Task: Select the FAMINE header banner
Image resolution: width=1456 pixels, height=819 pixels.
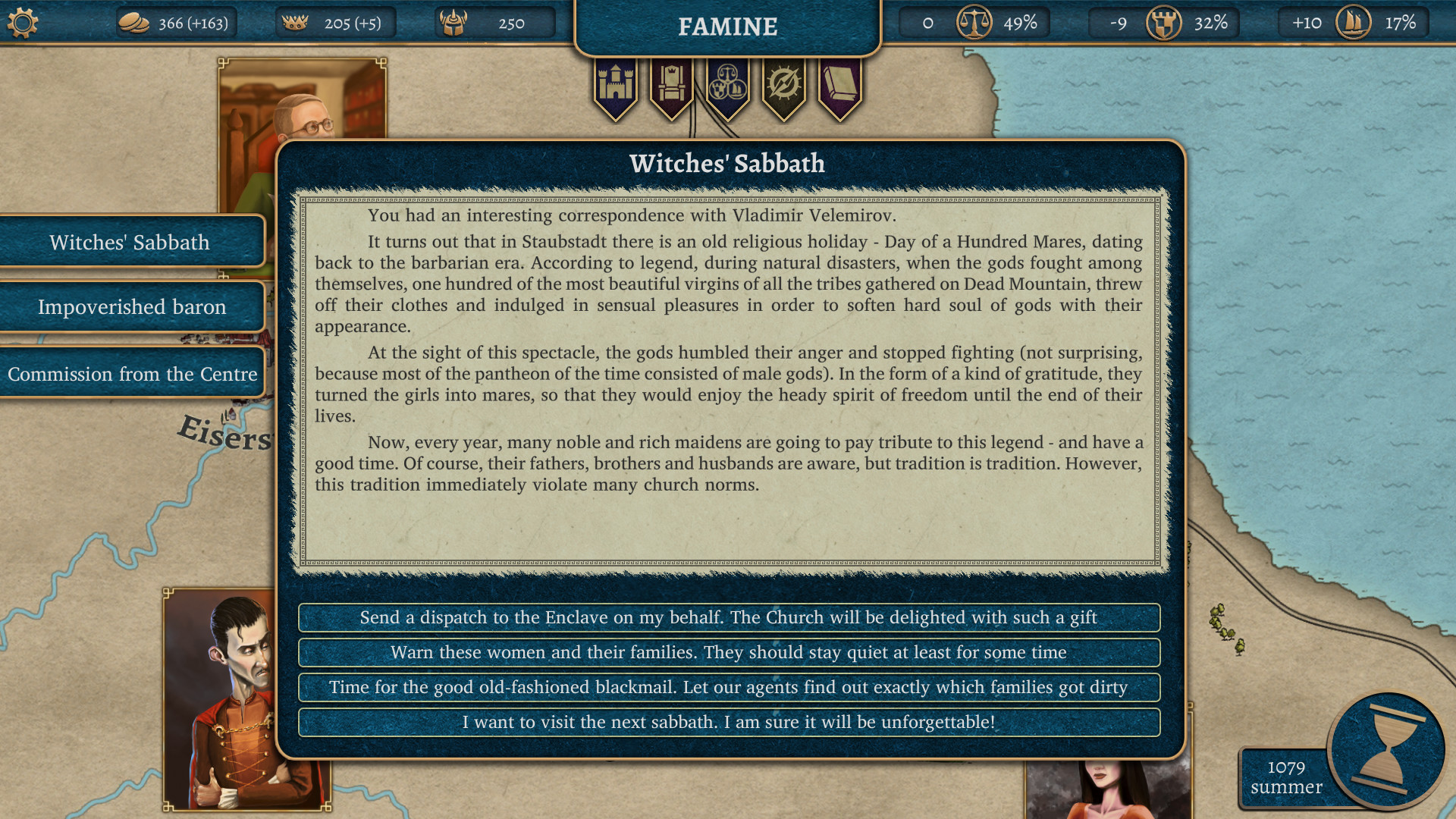Action: (x=726, y=27)
